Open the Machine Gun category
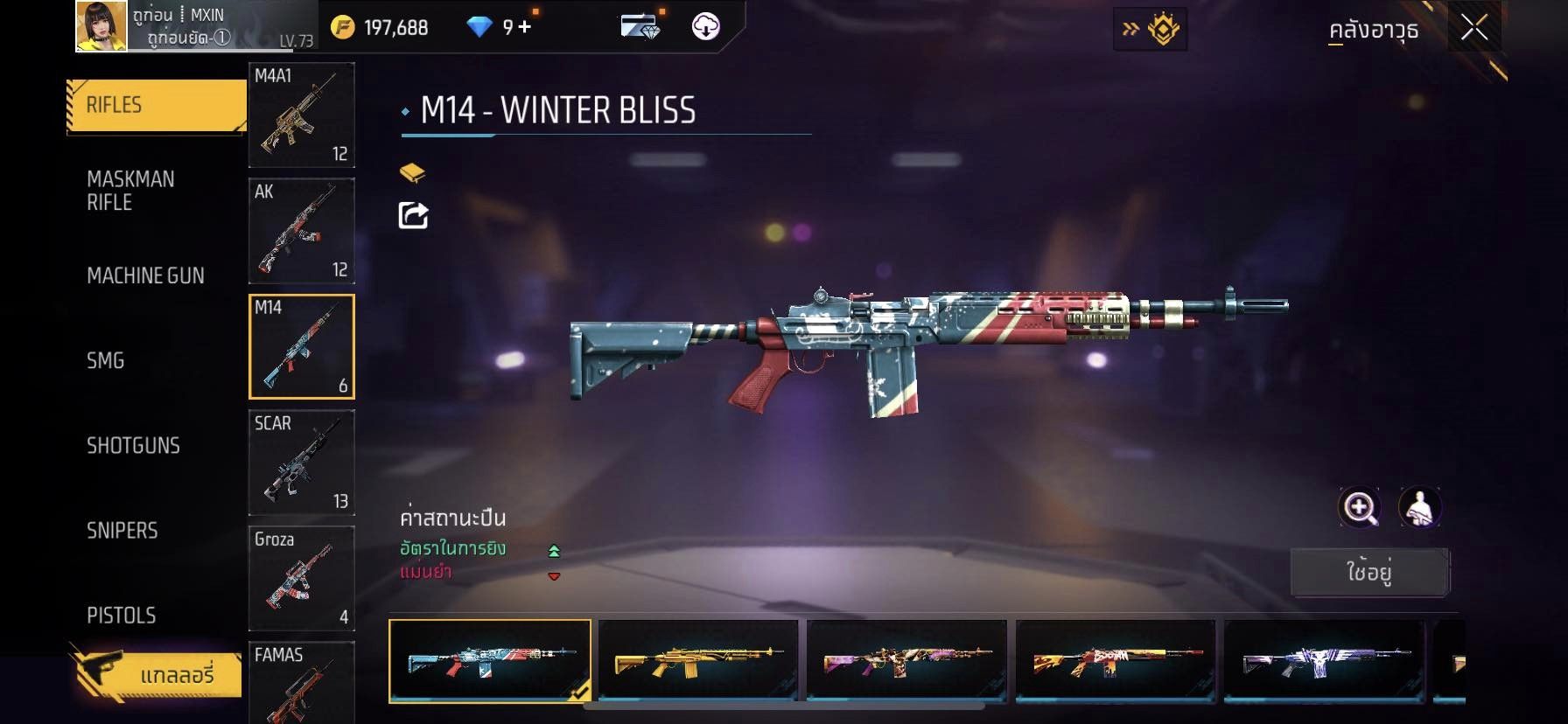Image resolution: width=1568 pixels, height=724 pixels. tap(145, 275)
